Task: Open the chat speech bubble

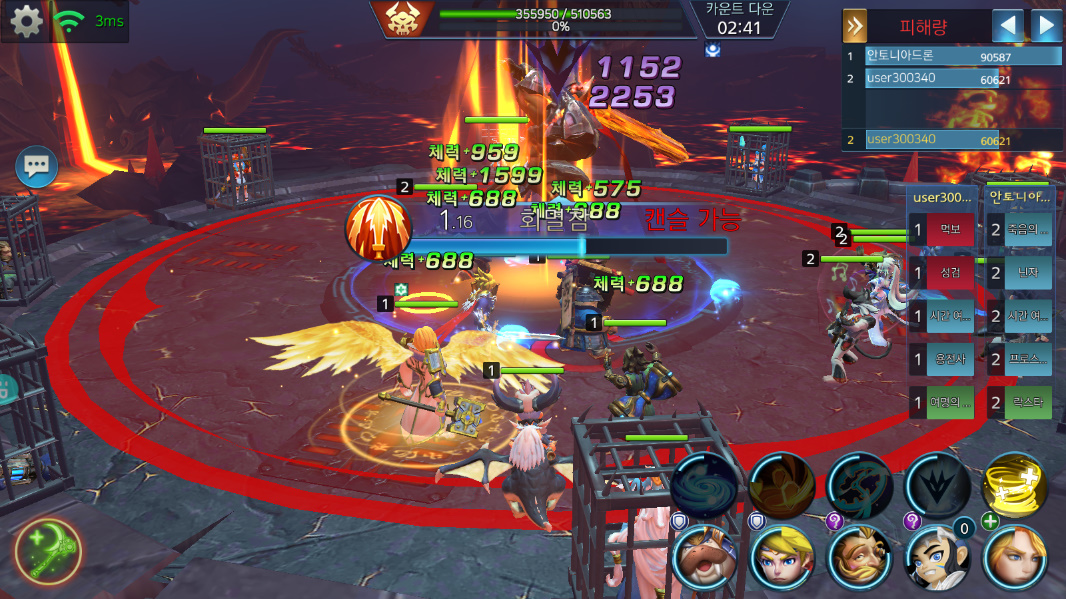Action: point(37,166)
